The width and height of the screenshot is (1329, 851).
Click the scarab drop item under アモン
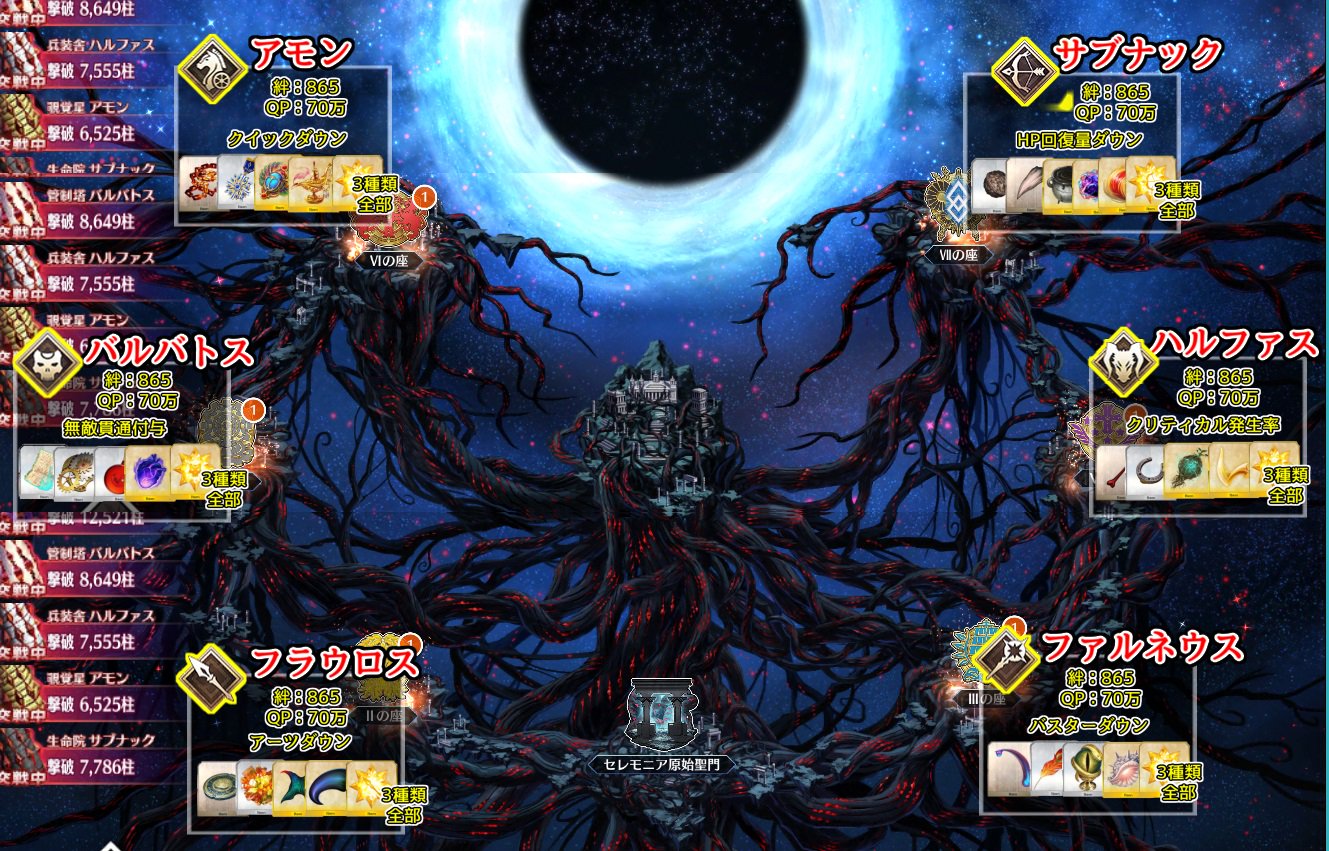pyautogui.click(x=272, y=183)
